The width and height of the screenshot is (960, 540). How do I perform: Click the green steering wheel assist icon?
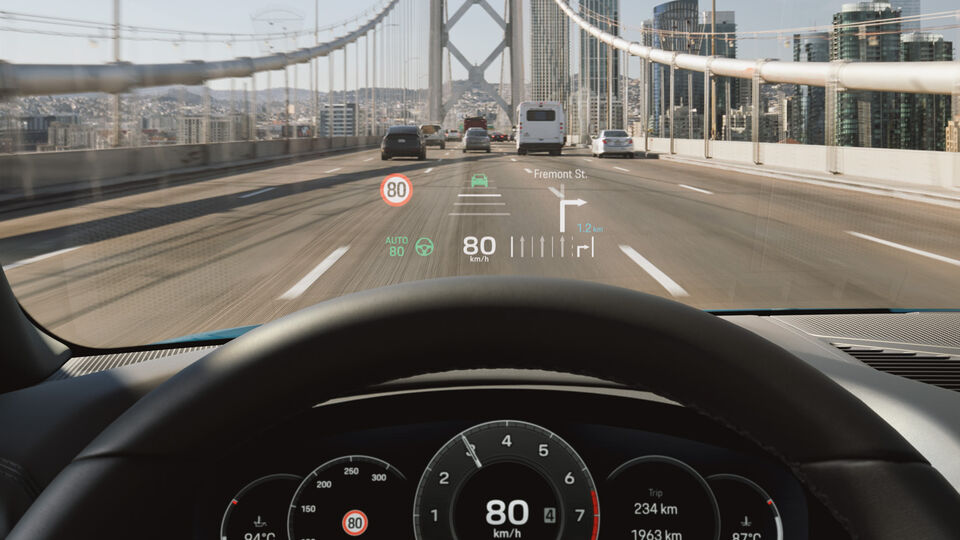pos(425,246)
